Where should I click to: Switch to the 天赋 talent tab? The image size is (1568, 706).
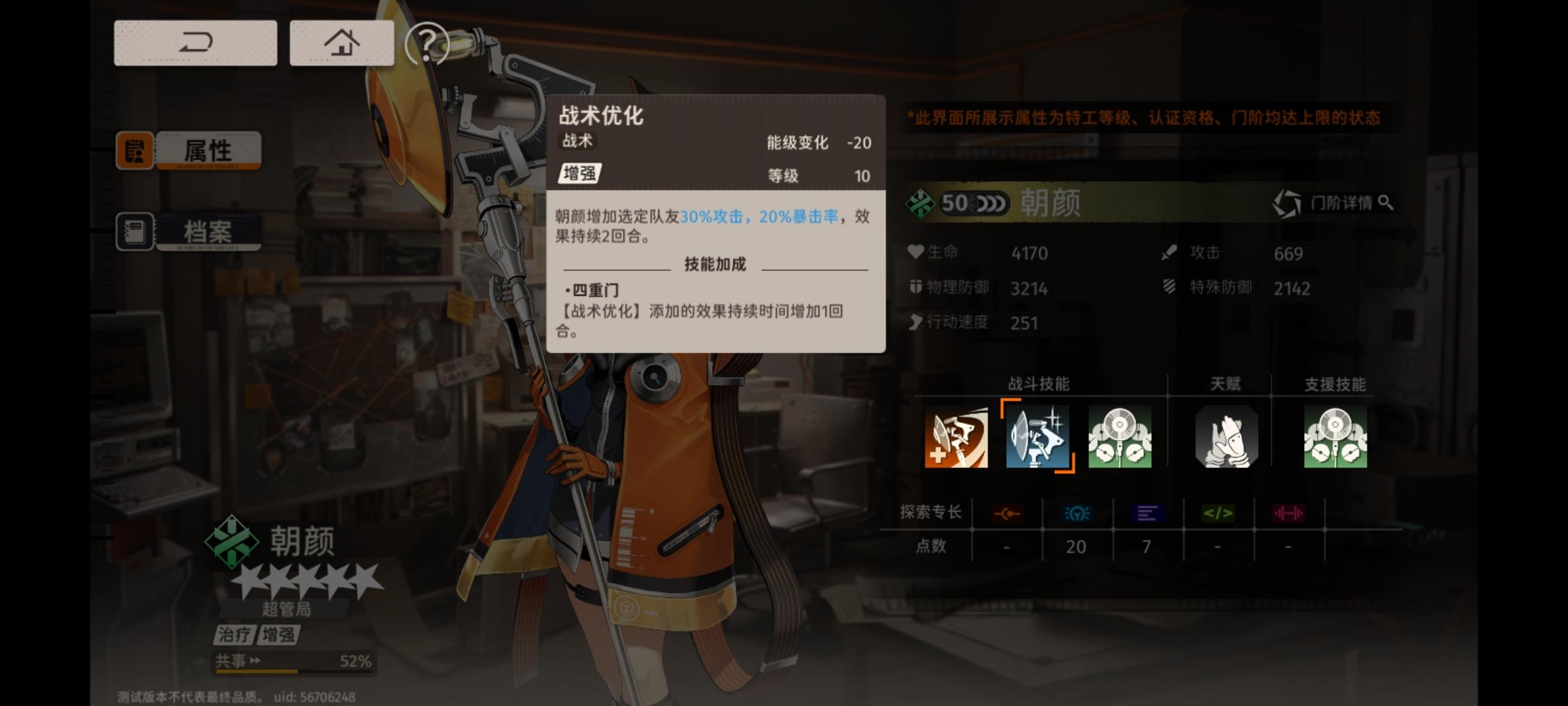click(x=1224, y=384)
